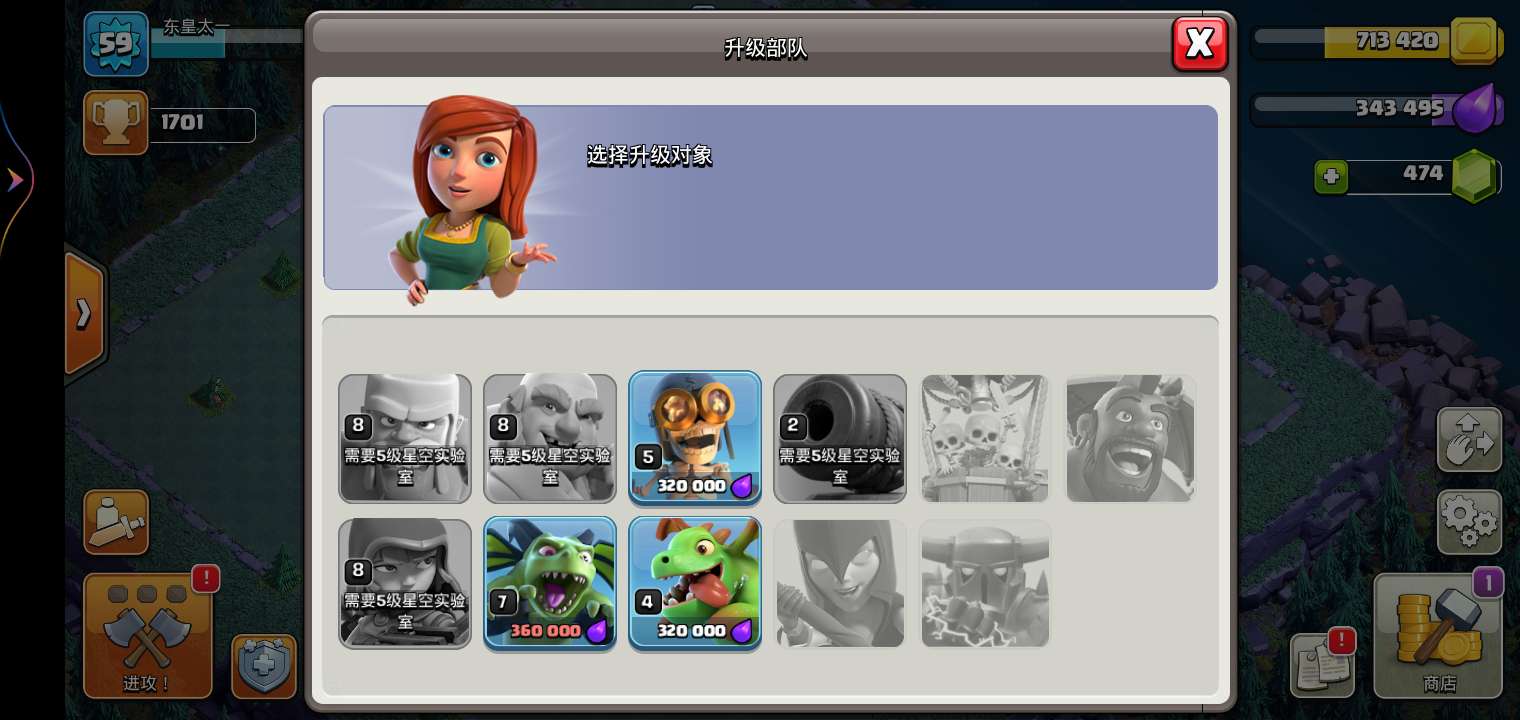Viewport: 1520px width, 720px height.
Task: Expand the orange side arrow panel
Action: click(84, 314)
